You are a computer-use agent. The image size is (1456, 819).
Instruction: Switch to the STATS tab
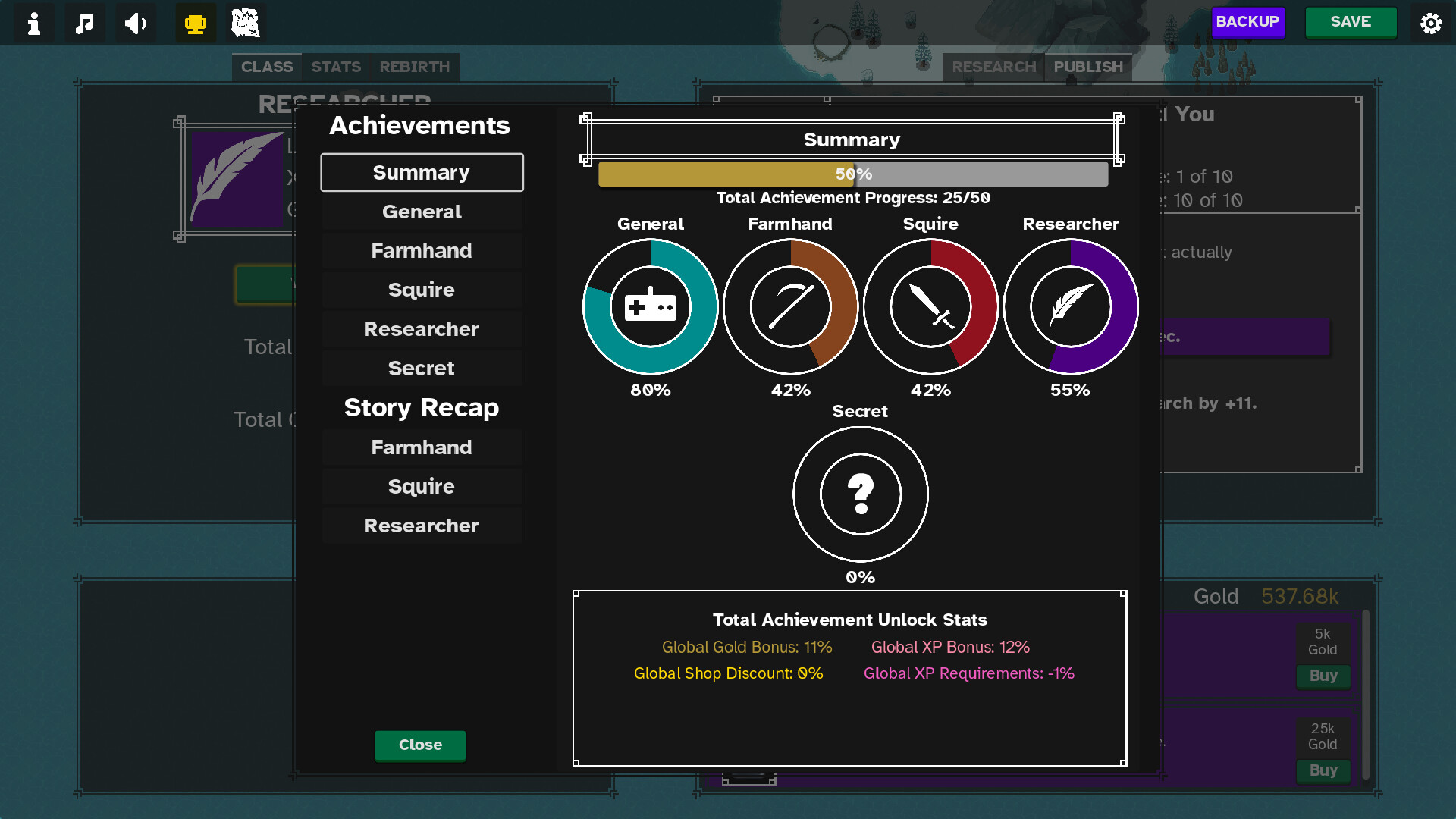pos(336,67)
